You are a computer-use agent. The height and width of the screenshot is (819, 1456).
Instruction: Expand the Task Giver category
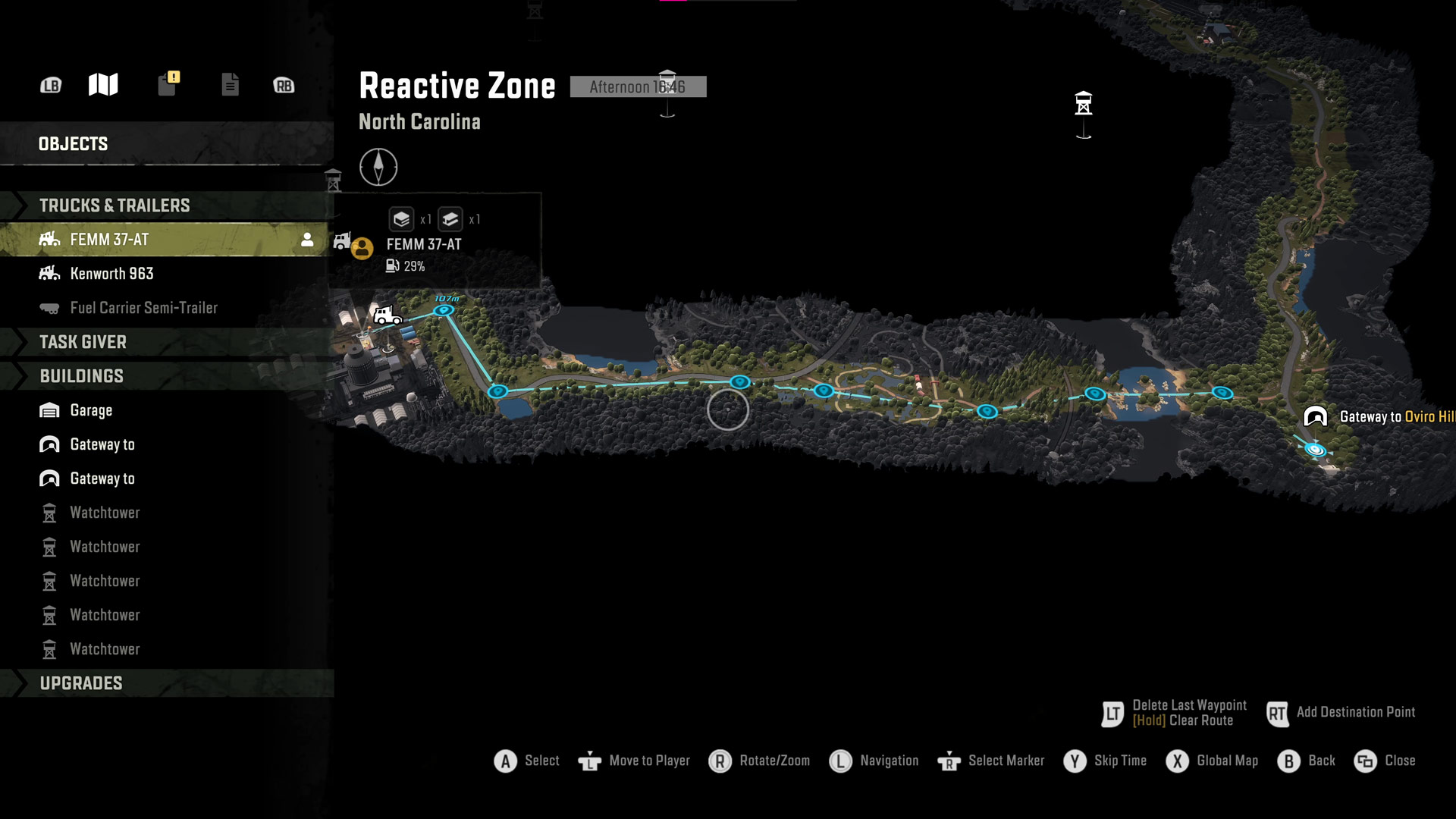pyautogui.click(x=83, y=342)
